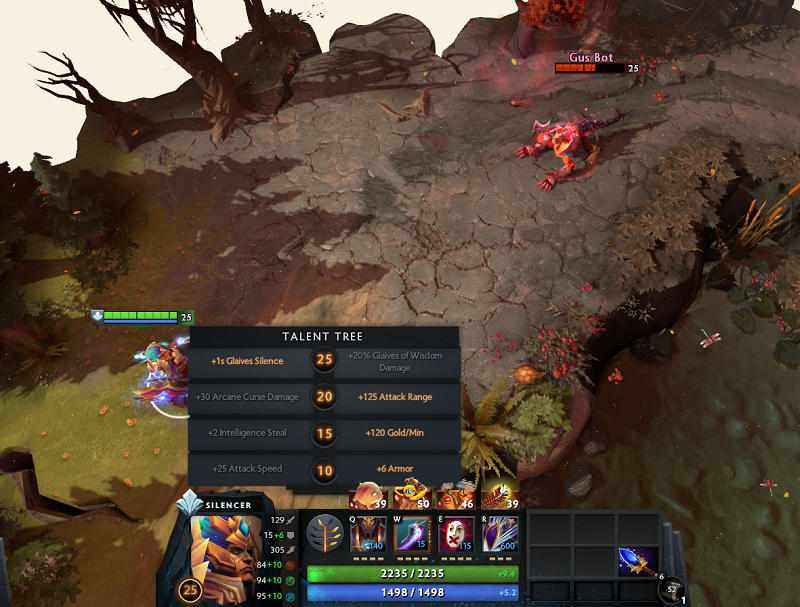Choose the +2 Intelligence Steal talent
800x607 pixels.
pyautogui.click(x=247, y=433)
